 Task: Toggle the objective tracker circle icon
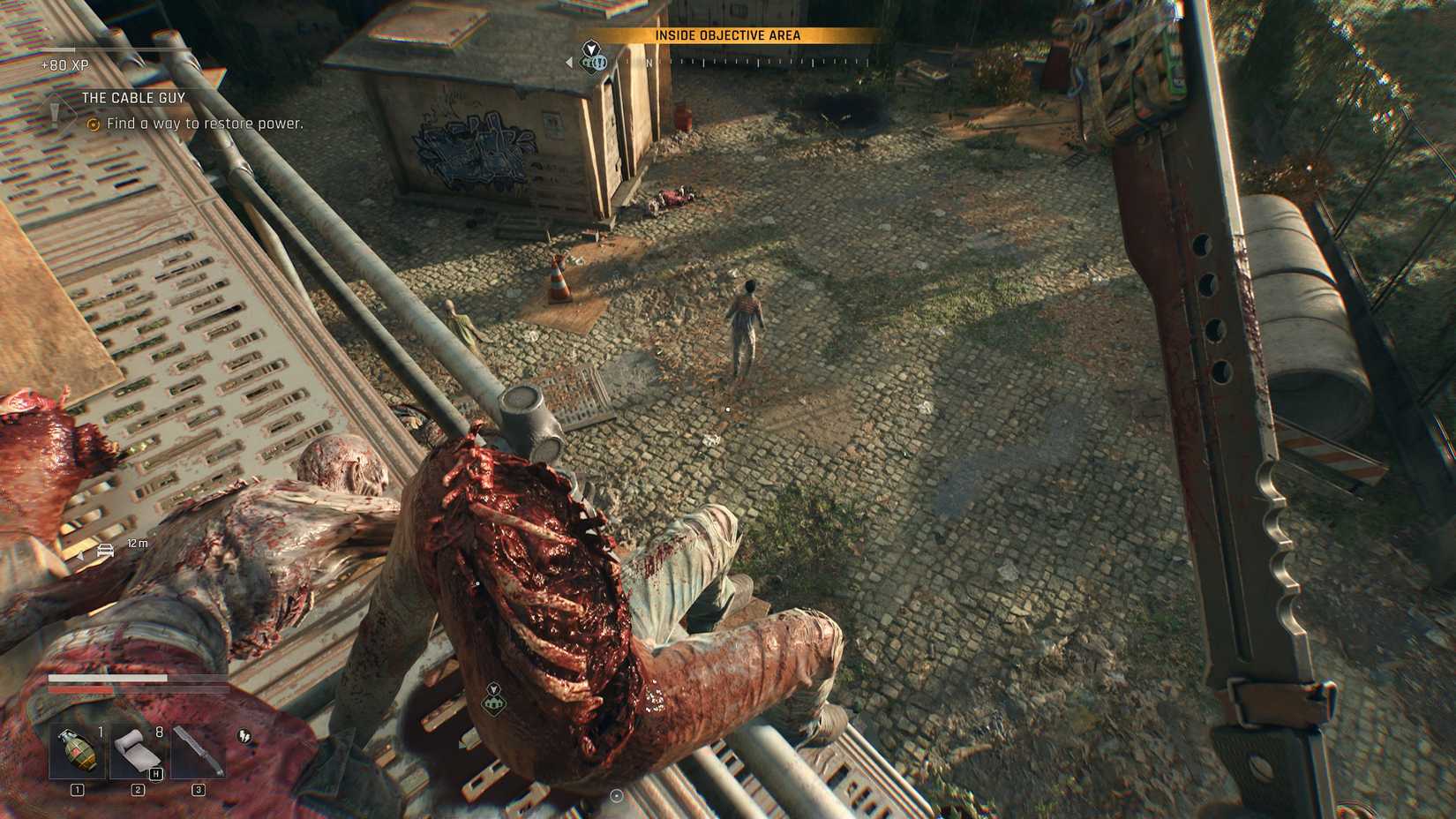point(94,124)
